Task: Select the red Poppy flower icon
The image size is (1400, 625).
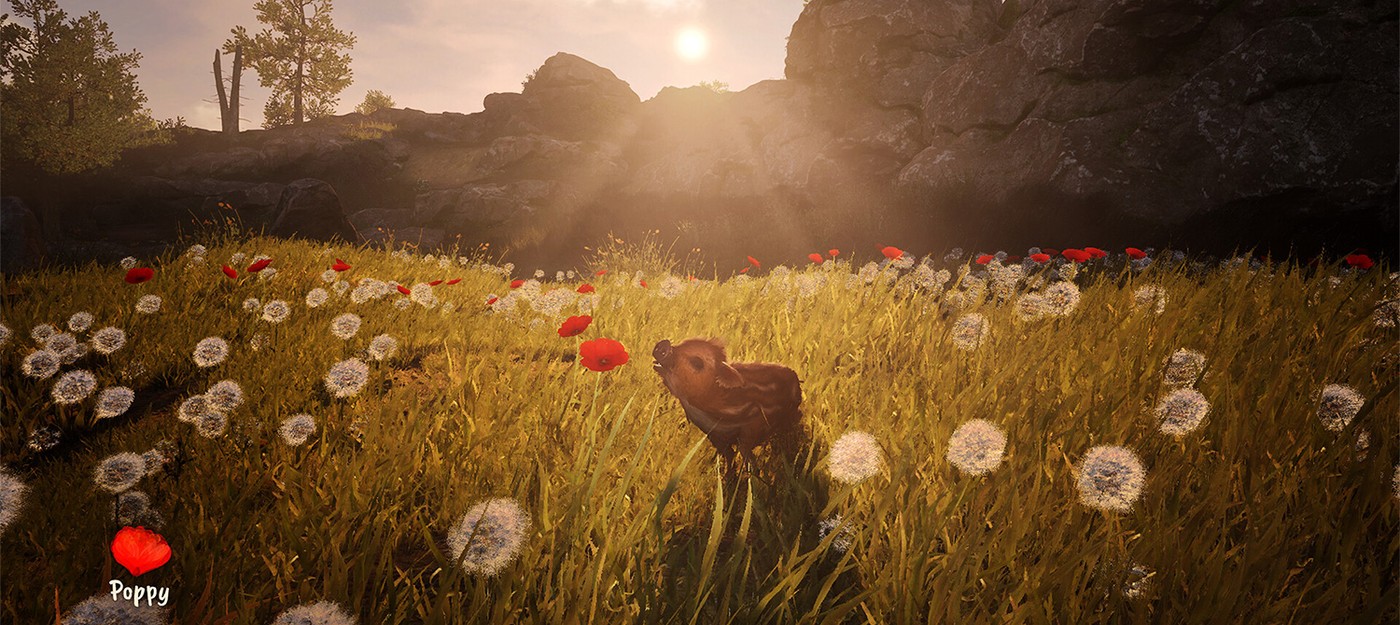Action: pyautogui.click(x=140, y=550)
